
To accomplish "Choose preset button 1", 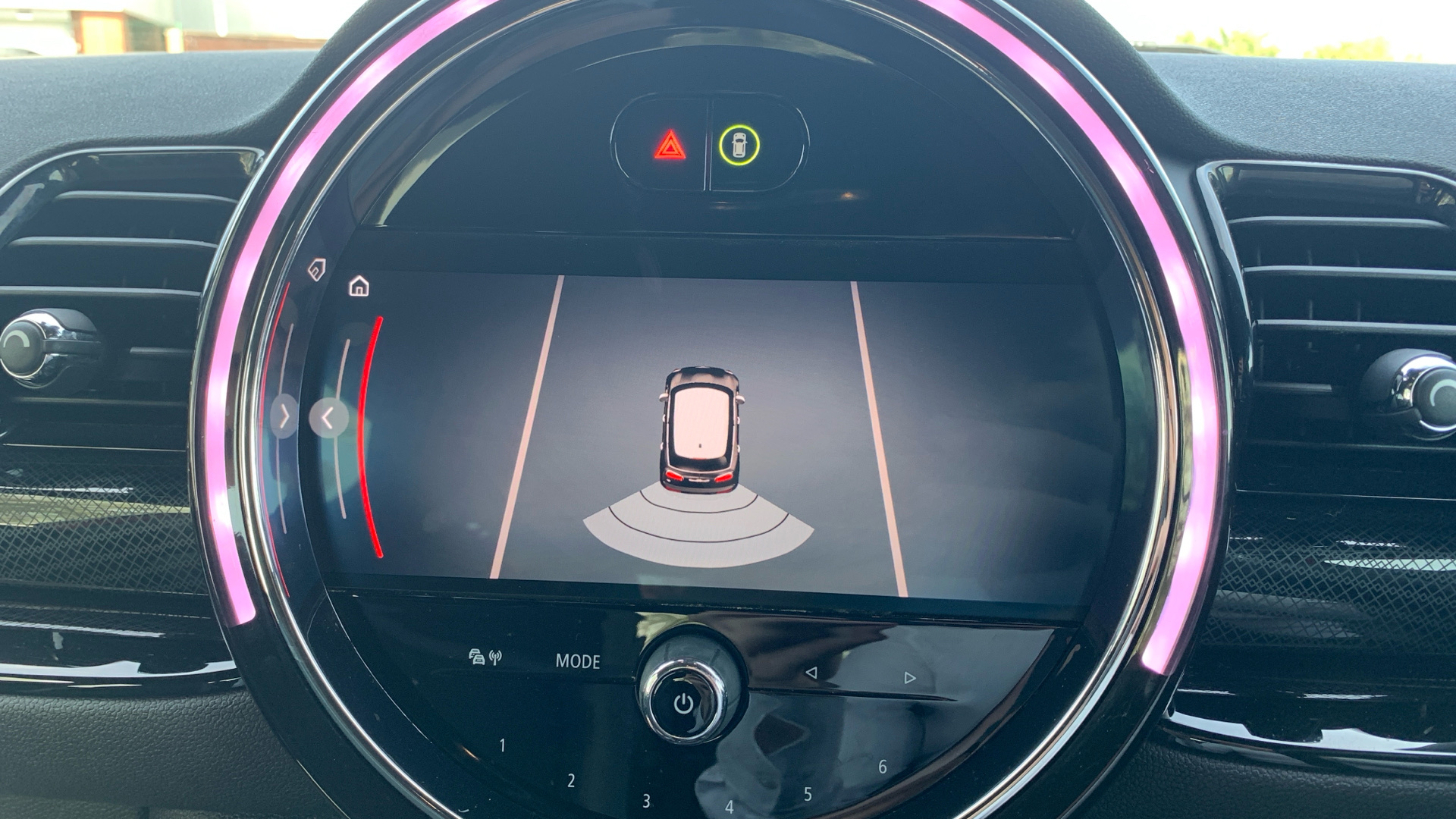I will (502, 745).
